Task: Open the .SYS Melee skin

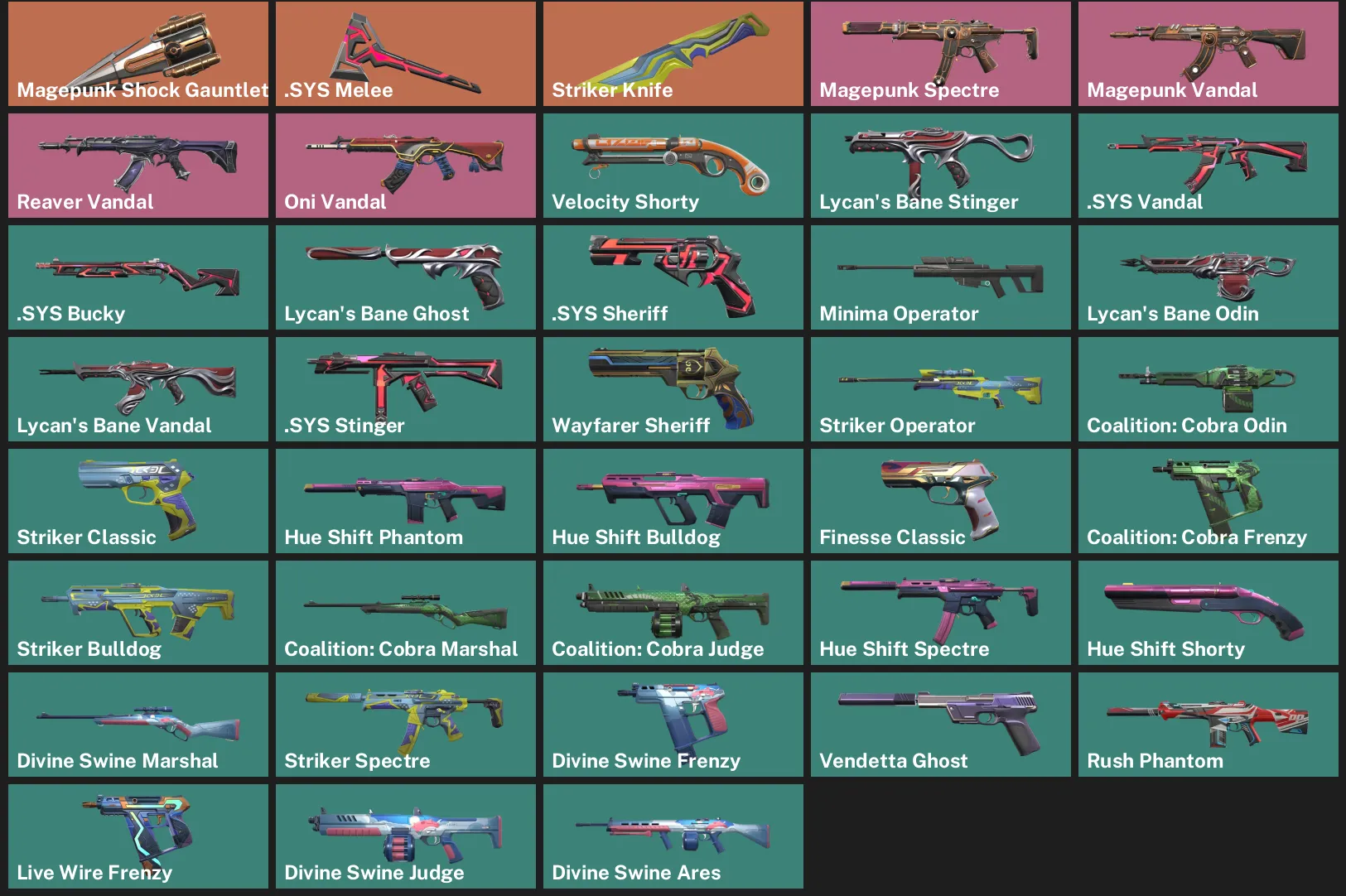Action: tap(405, 53)
